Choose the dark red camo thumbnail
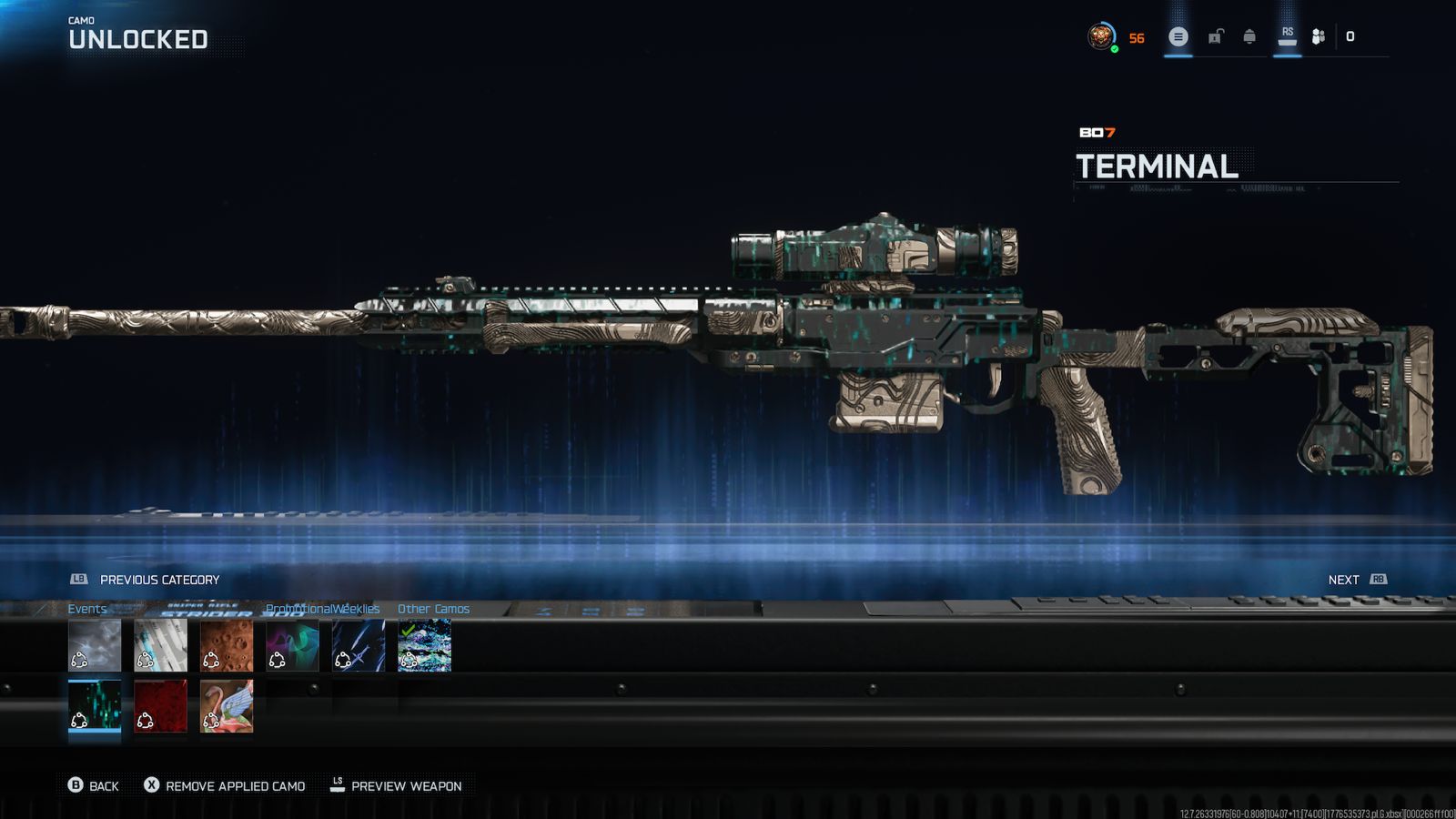The image size is (1456, 819). tap(160, 705)
